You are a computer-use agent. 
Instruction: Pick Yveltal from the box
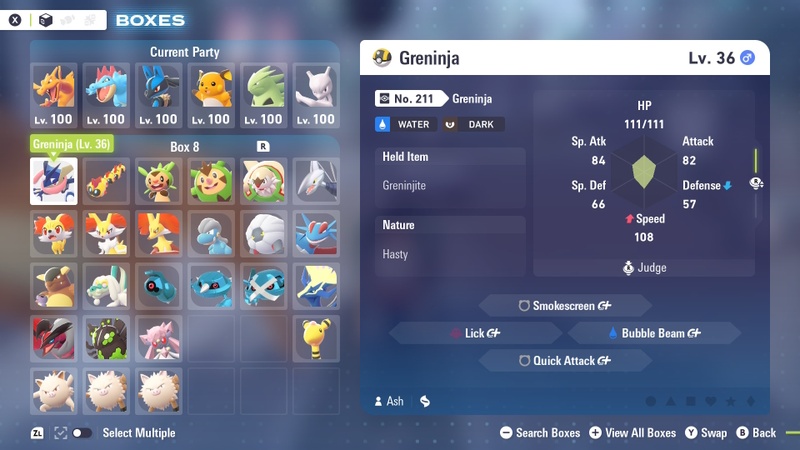tap(54, 339)
